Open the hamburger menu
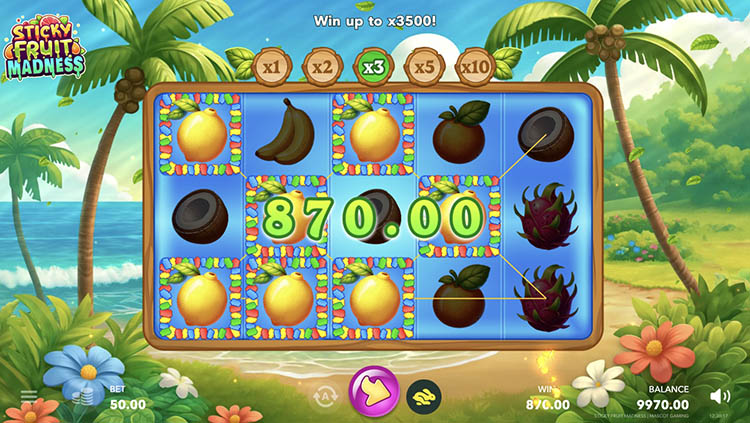 pos(28,396)
